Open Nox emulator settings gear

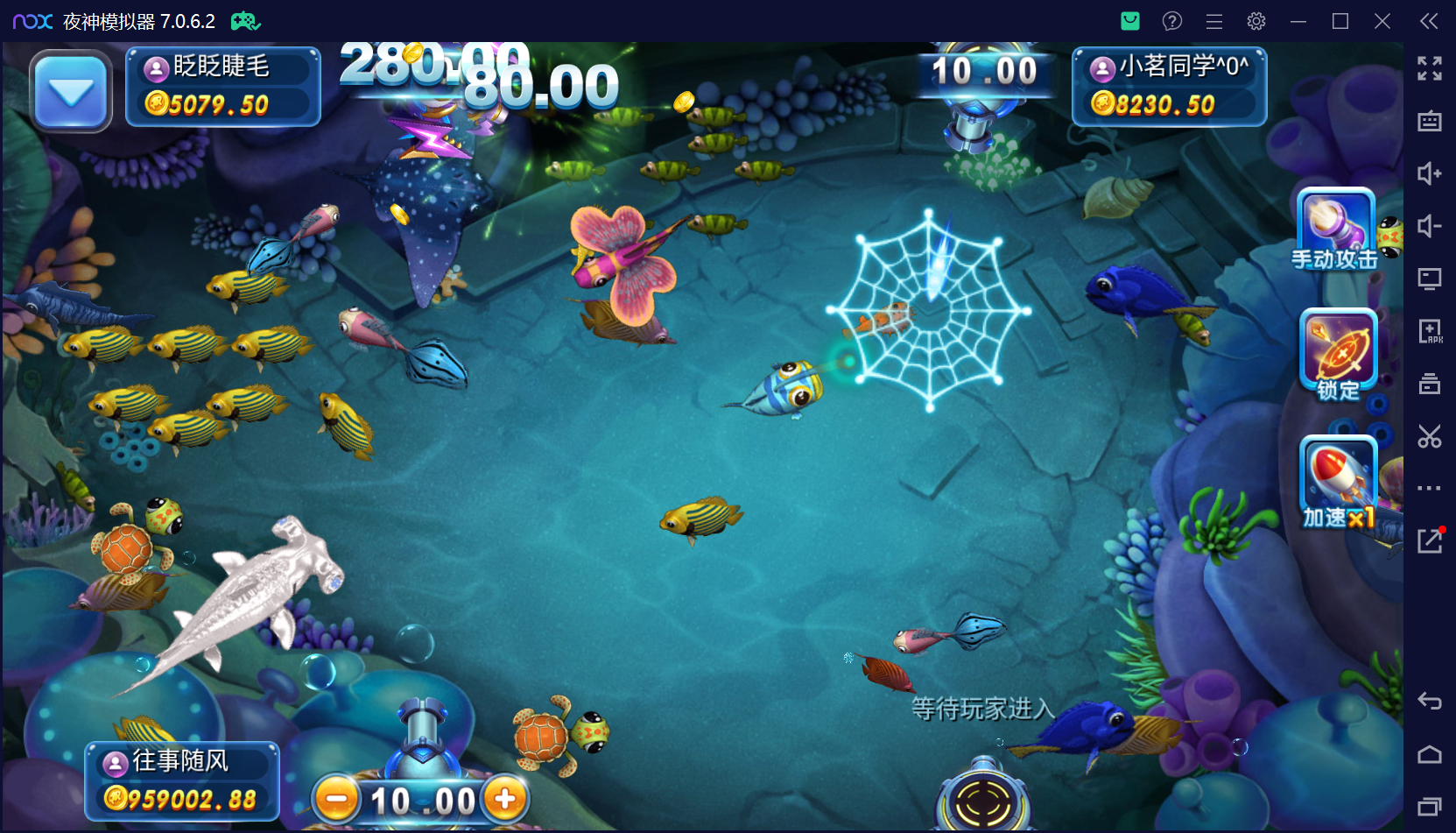[x=1256, y=21]
